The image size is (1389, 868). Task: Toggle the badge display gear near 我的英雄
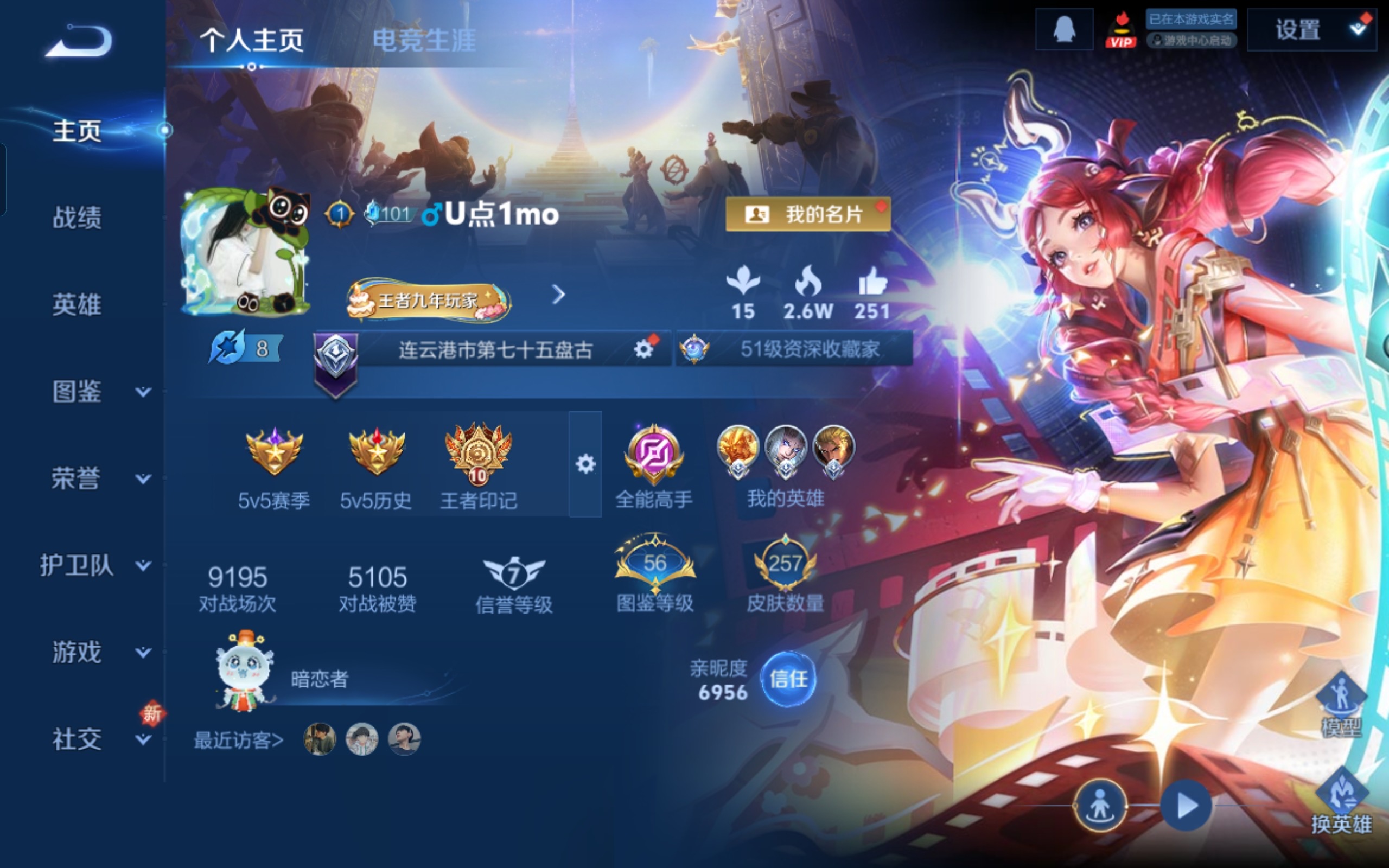(x=587, y=464)
